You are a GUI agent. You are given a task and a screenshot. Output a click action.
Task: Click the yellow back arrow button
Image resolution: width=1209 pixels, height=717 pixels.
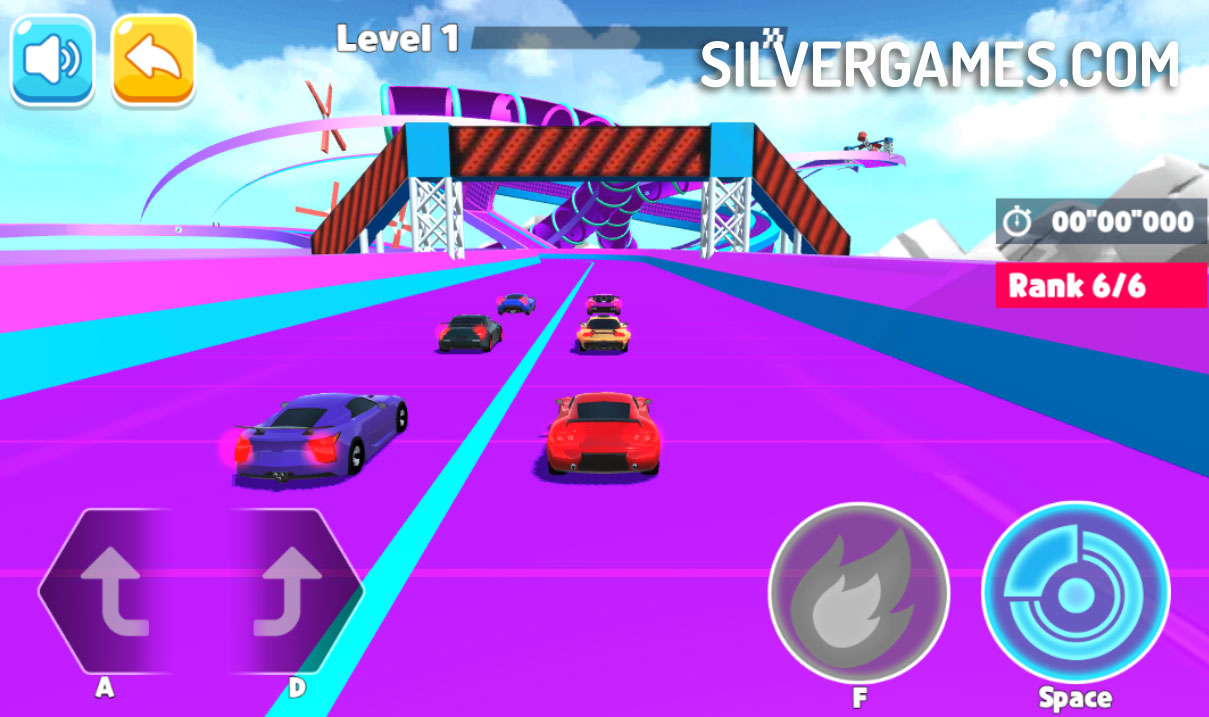tap(153, 59)
